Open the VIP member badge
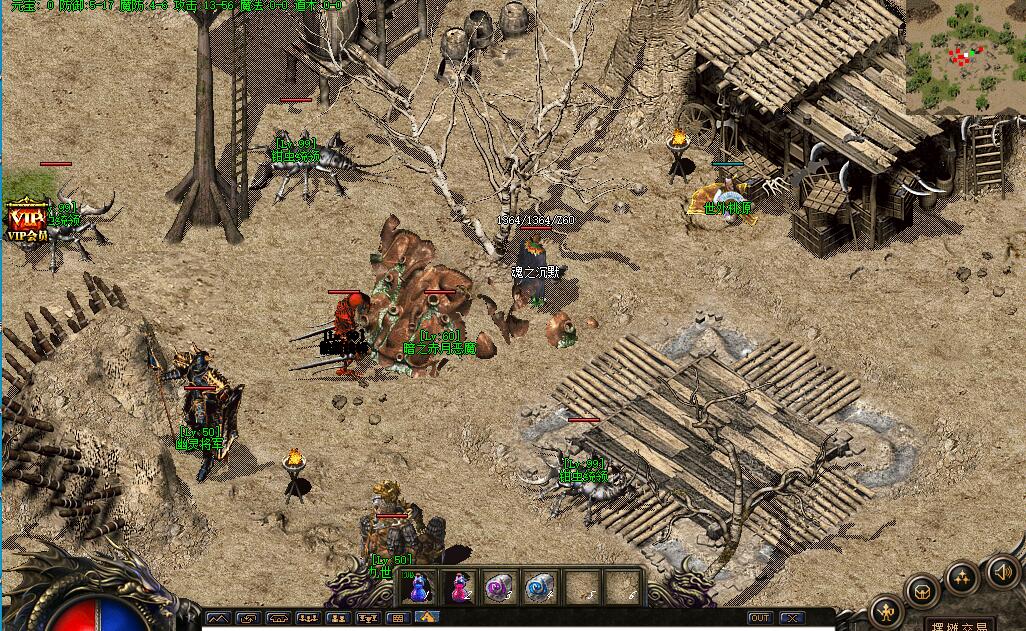Viewport: 1026px width, 631px height. click(x=27, y=220)
